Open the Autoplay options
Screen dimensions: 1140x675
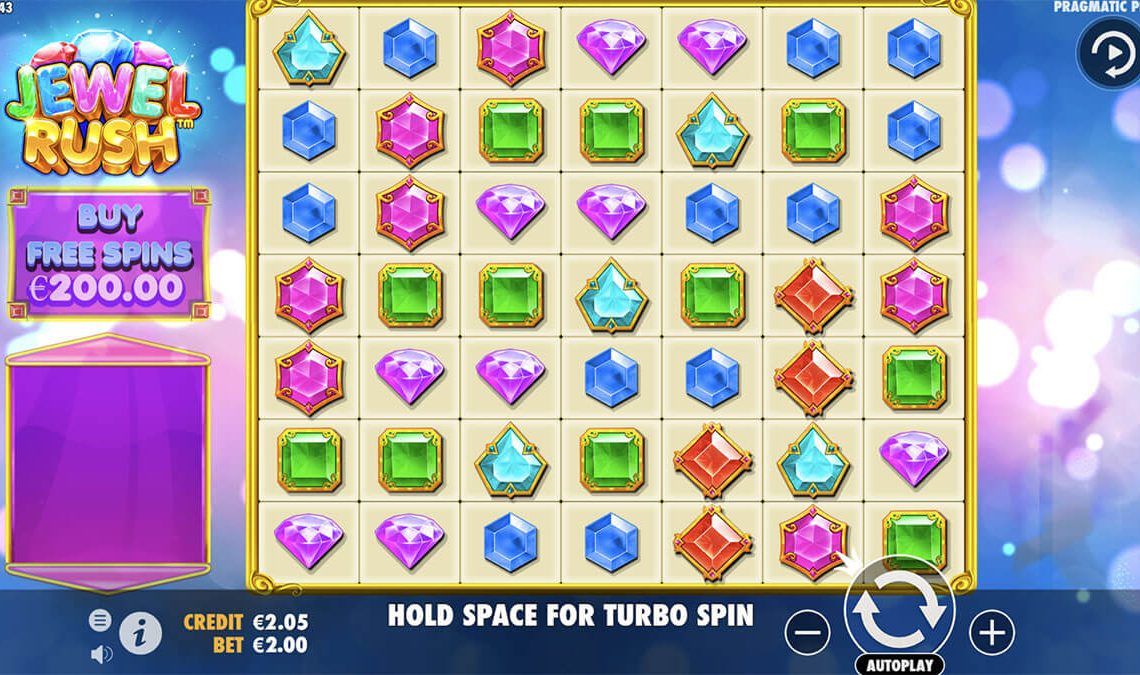pos(899,665)
